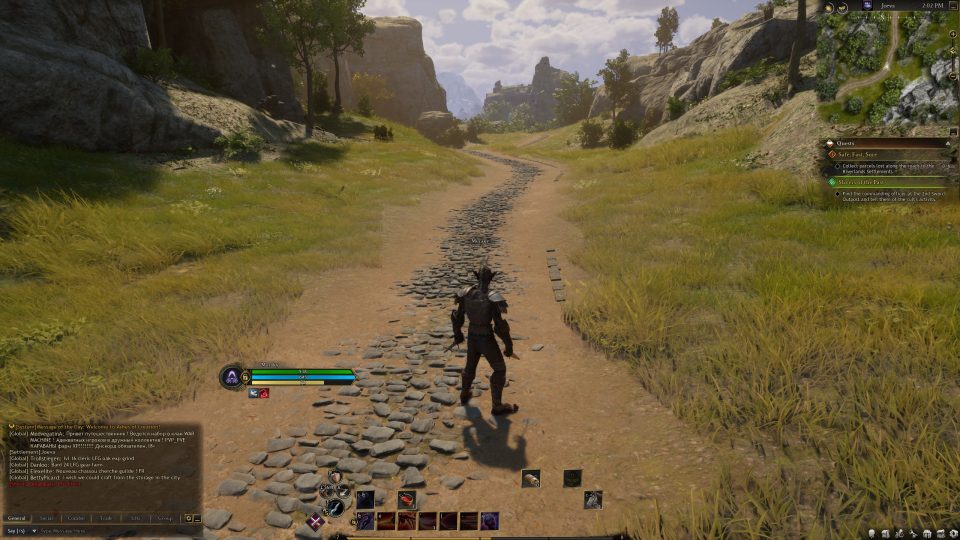Viewport: 960px width, 540px height.
Task: Minimize the chat window
Action: click(199, 518)
